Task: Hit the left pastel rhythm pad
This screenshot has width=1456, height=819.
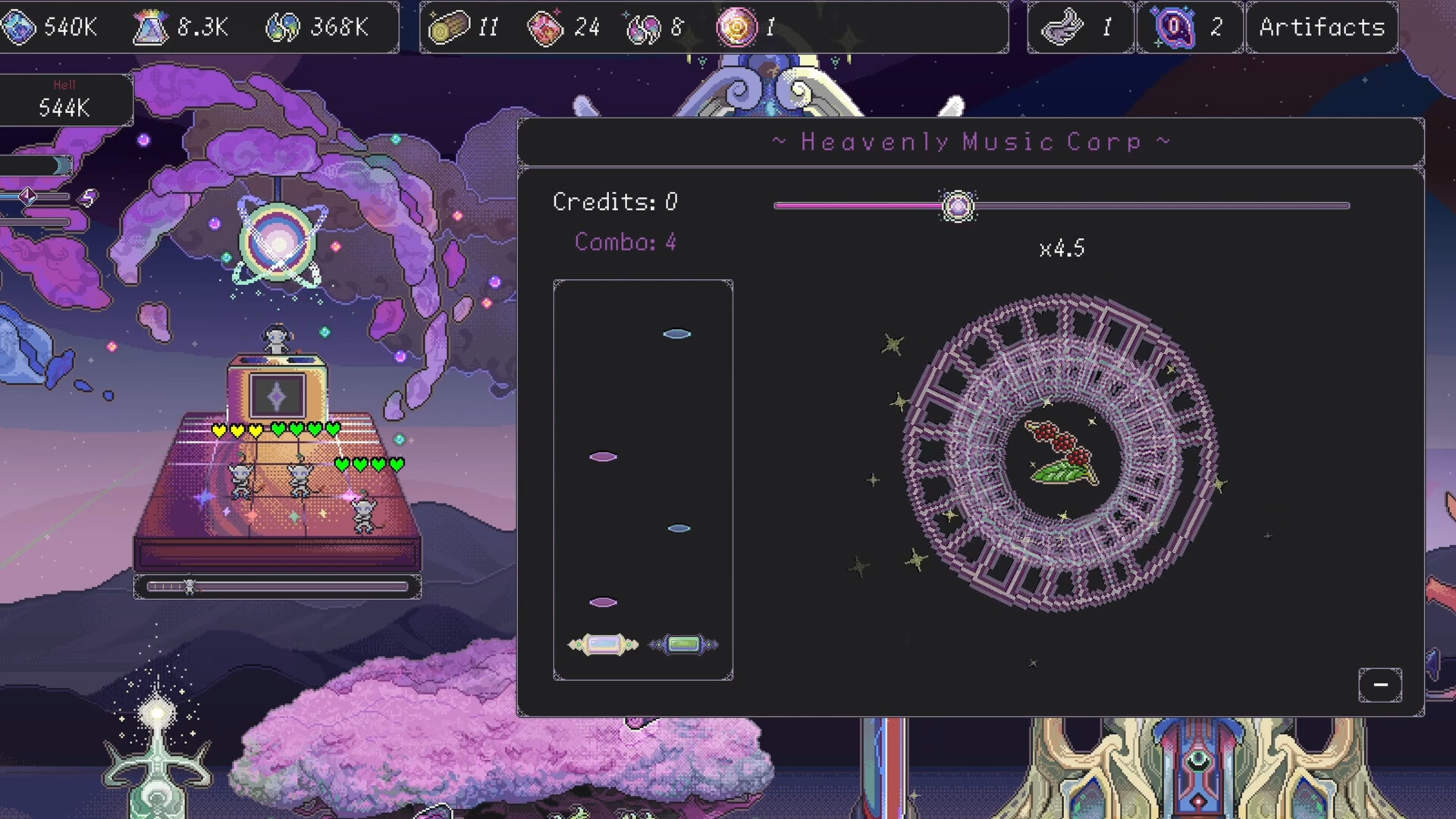Action: 604,645
